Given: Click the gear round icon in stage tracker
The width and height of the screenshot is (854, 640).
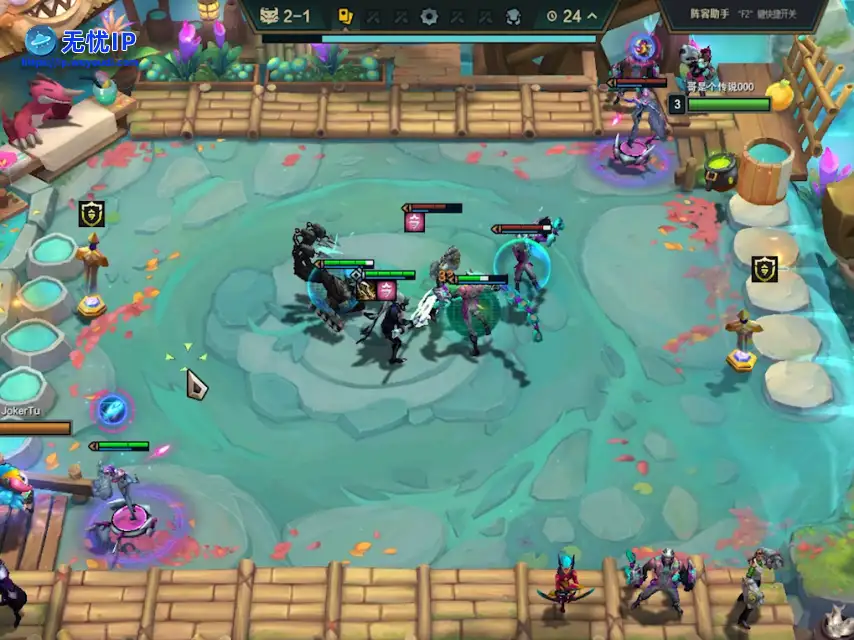Looking at the screenshot, I should click(429, 16).
